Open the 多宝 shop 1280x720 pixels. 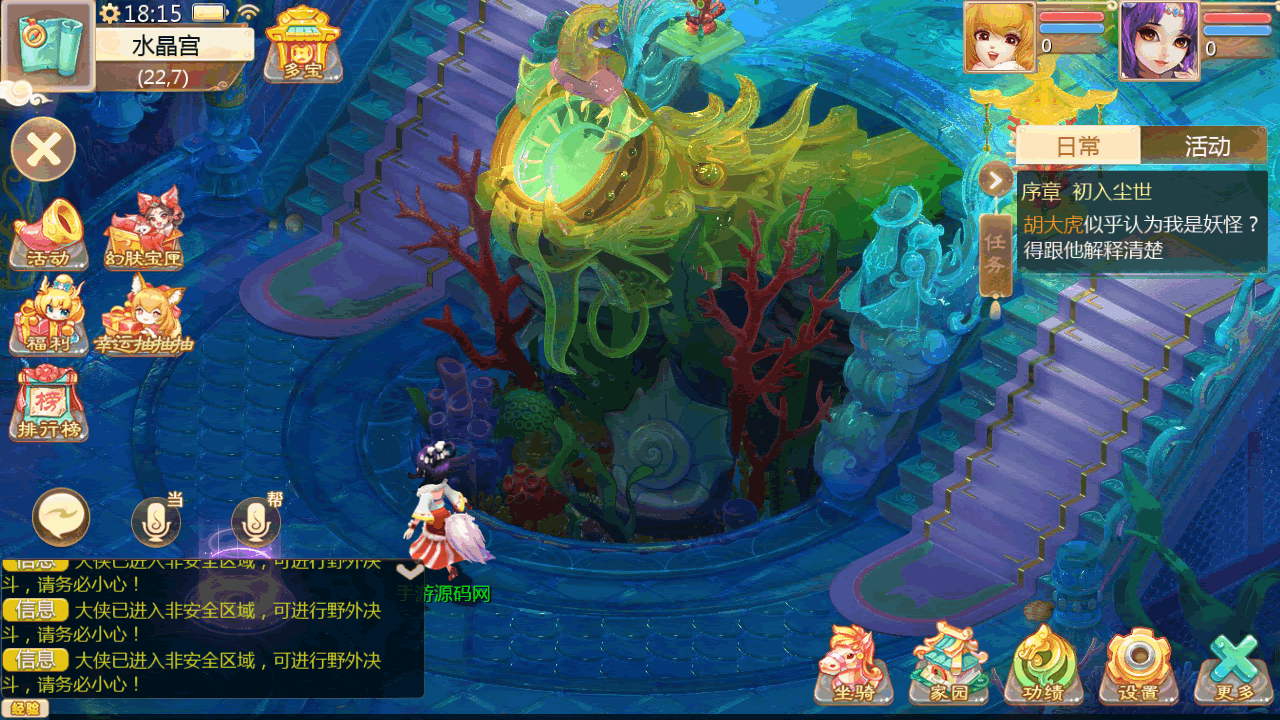302,43
